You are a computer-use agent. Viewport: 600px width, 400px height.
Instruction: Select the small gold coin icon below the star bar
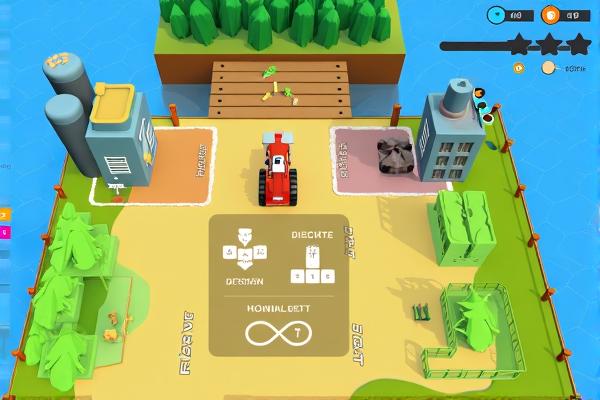point(518,68)
